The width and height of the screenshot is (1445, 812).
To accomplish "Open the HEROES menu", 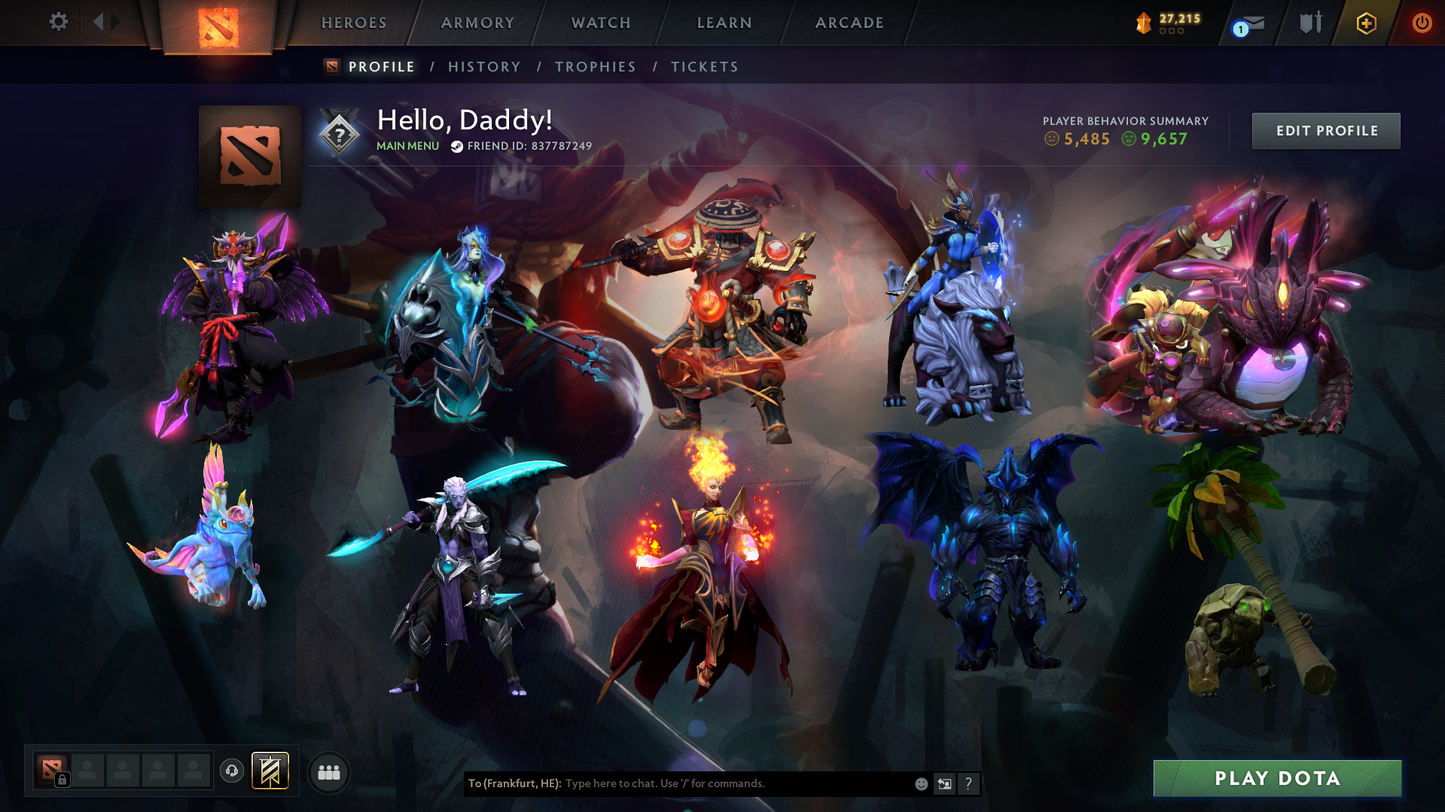I will [x=352, y=22].
